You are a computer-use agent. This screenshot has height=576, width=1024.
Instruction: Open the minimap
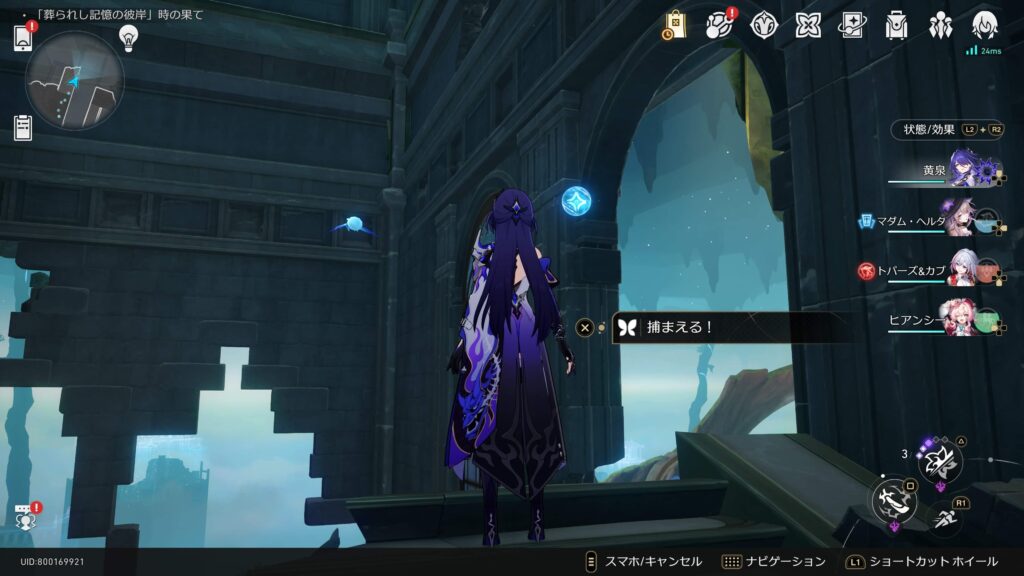coord(74,80)
